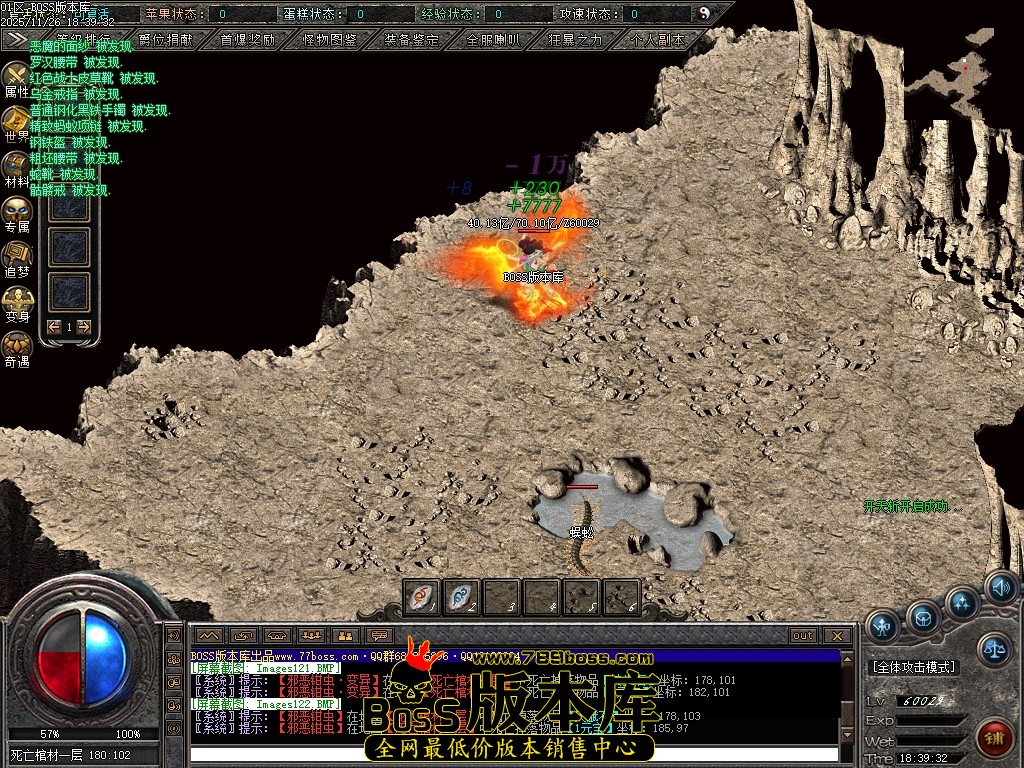
Task: Select the 专属 skull icon
Action: 17,211
